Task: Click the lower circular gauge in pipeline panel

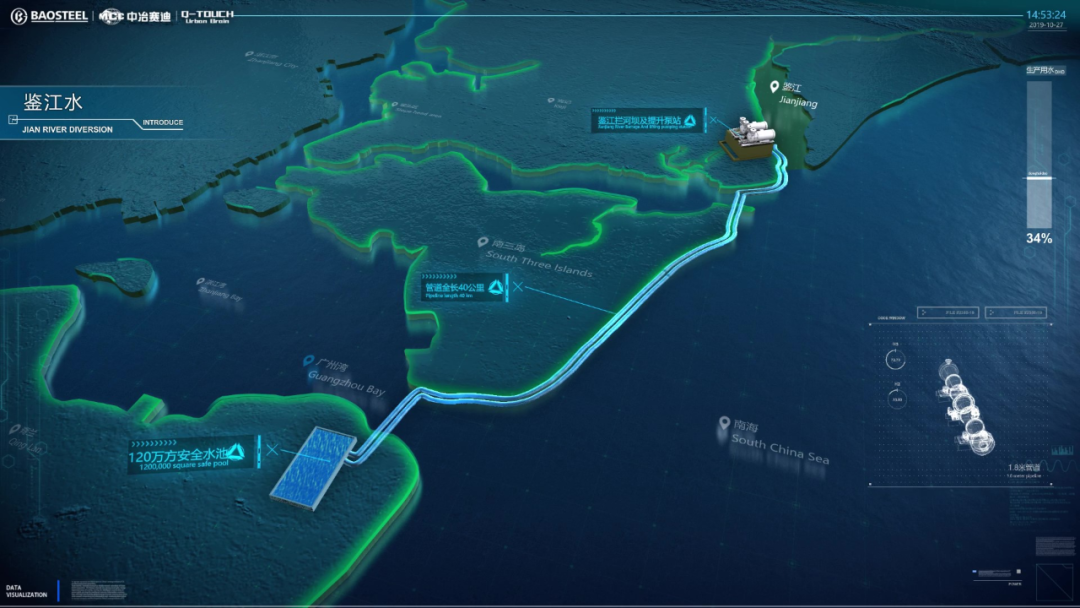Action: coord(895,398)
